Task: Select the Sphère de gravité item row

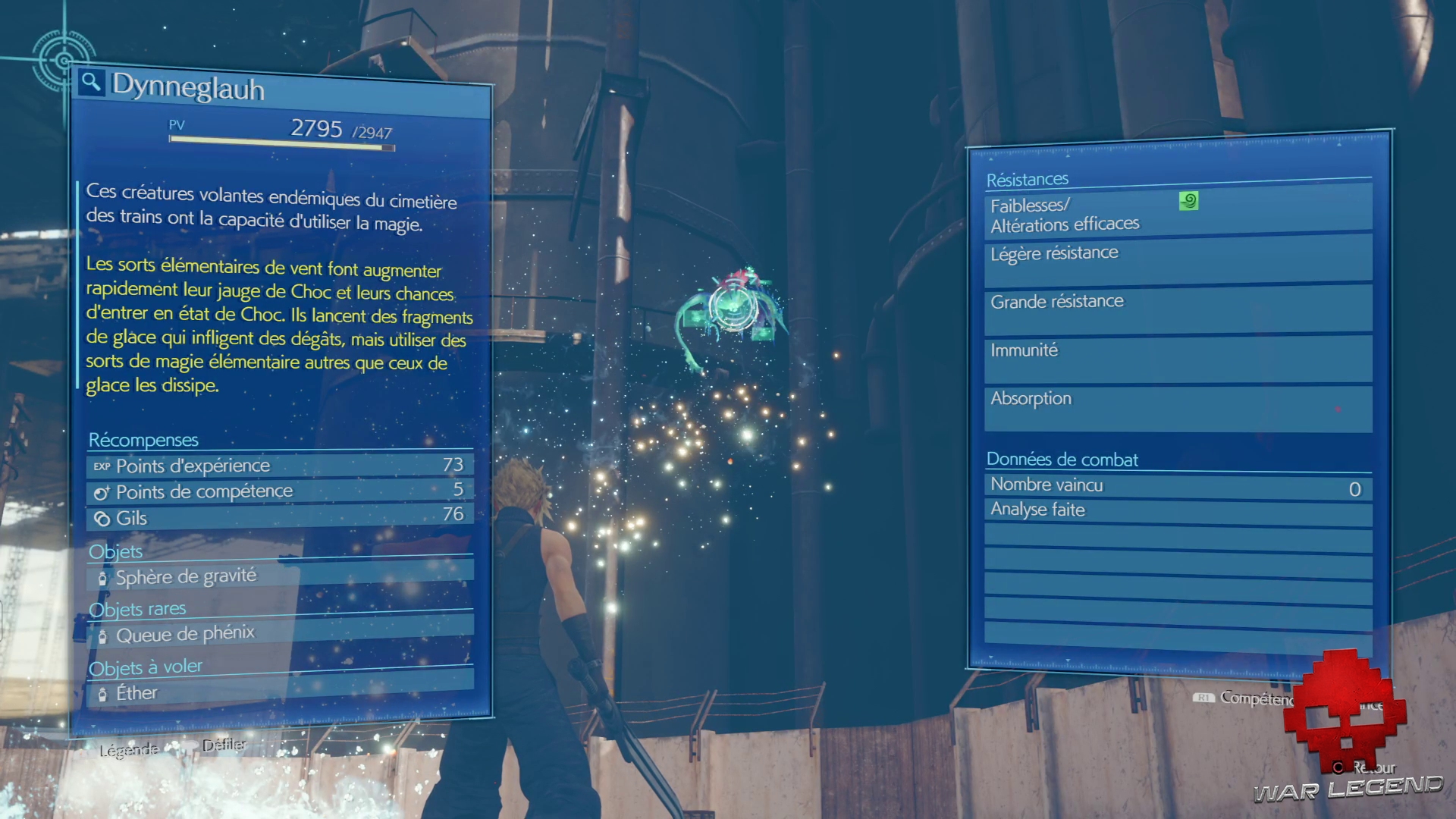Action: pos(279,576)
